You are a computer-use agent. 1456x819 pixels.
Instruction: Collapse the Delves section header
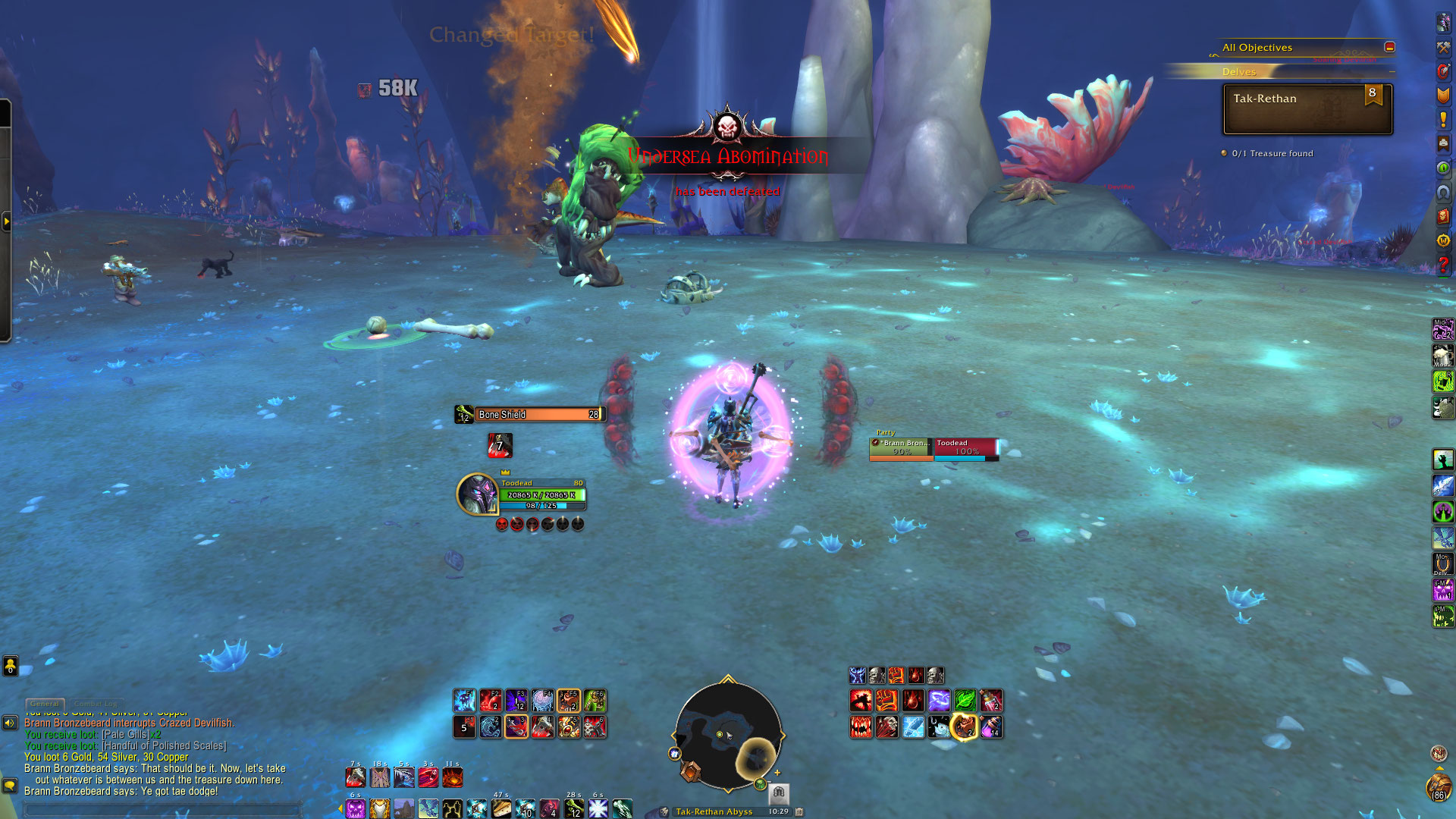(x=1392, y=72)
